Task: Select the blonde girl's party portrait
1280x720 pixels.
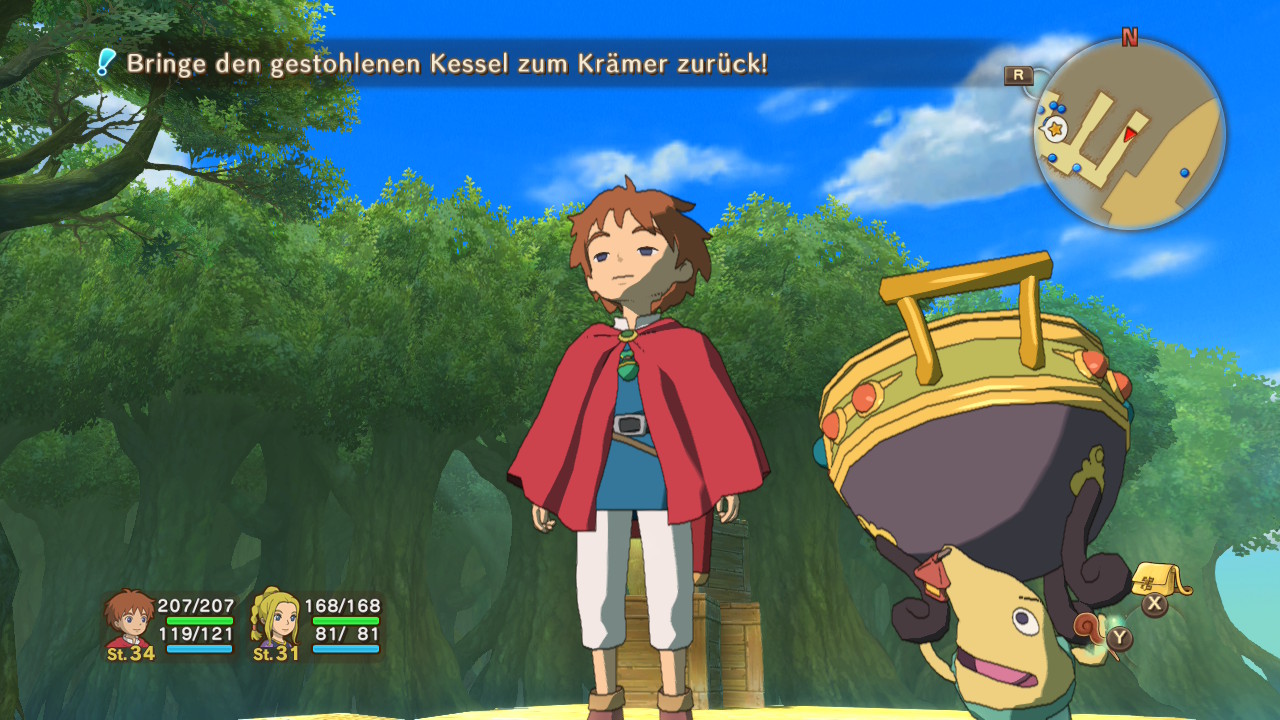Action: 275,618
